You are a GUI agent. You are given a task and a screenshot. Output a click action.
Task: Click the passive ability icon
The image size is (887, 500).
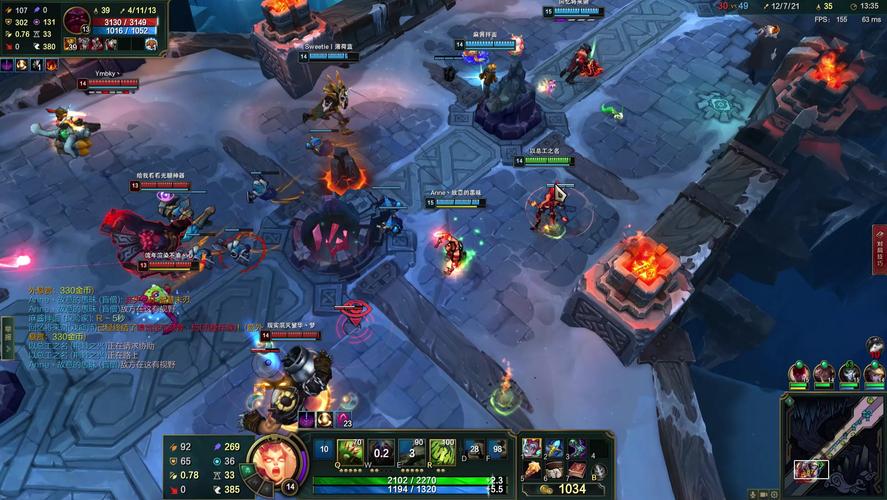(323, 451)
